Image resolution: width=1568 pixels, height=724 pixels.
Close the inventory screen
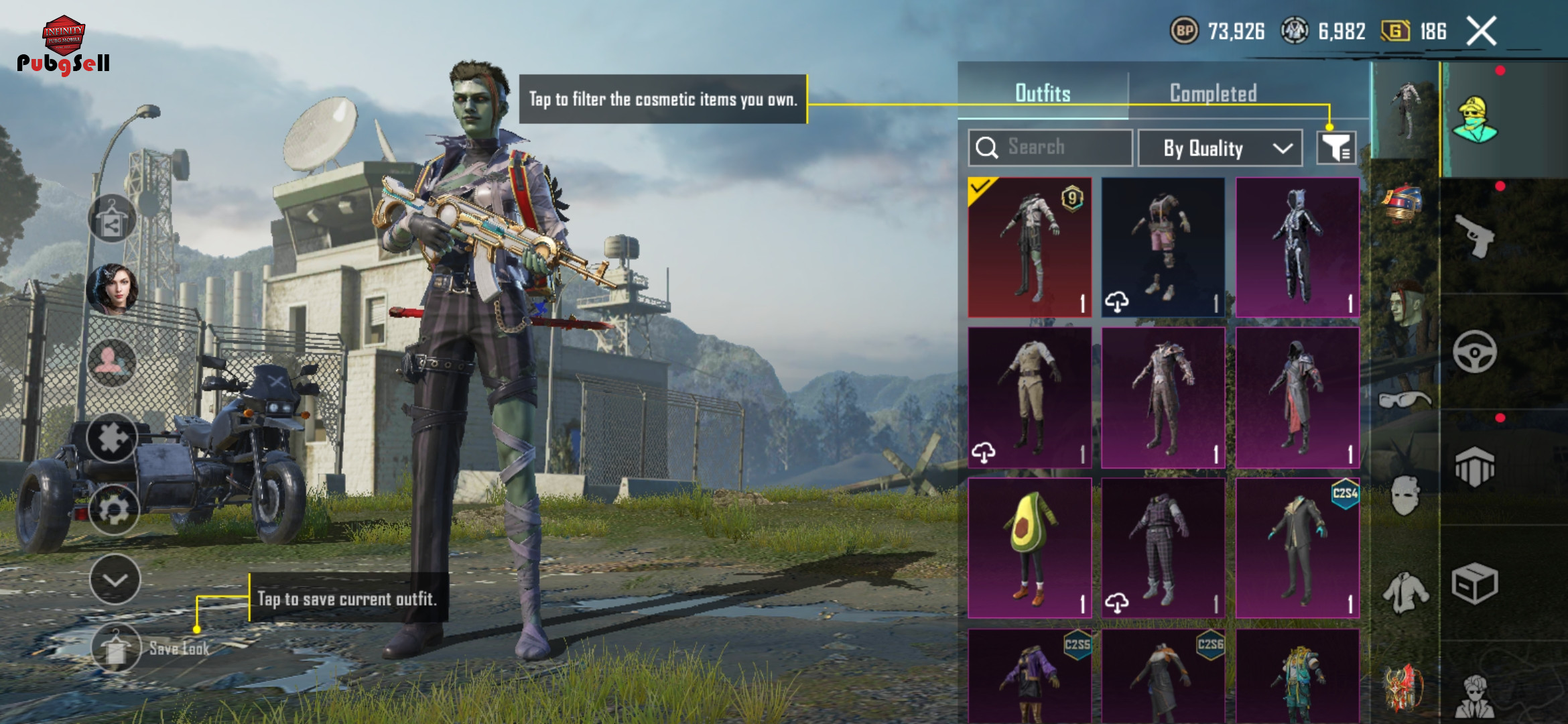coord(1481,31)
